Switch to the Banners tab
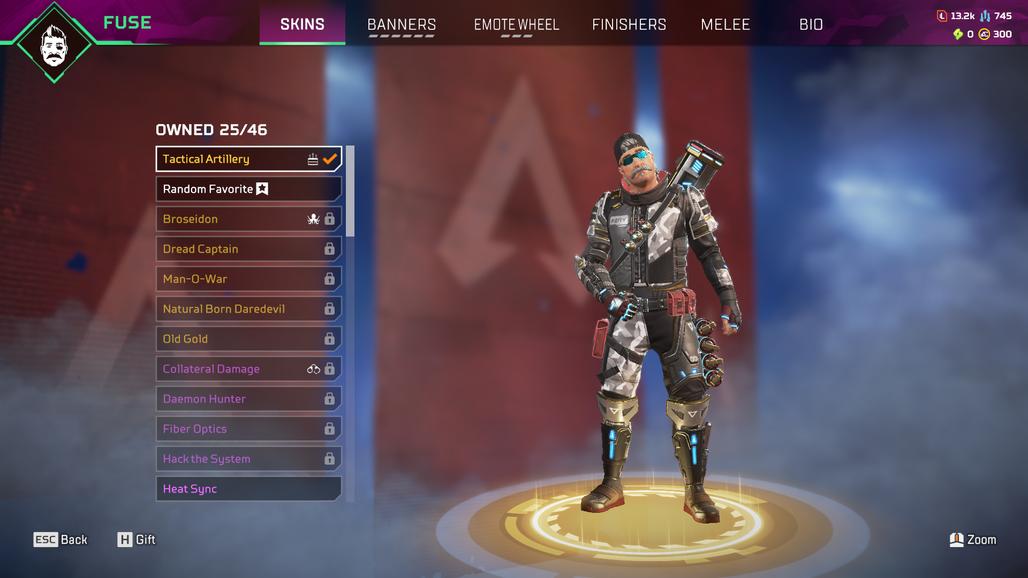The image size is (1028, 578). click(x=401, y=25)
